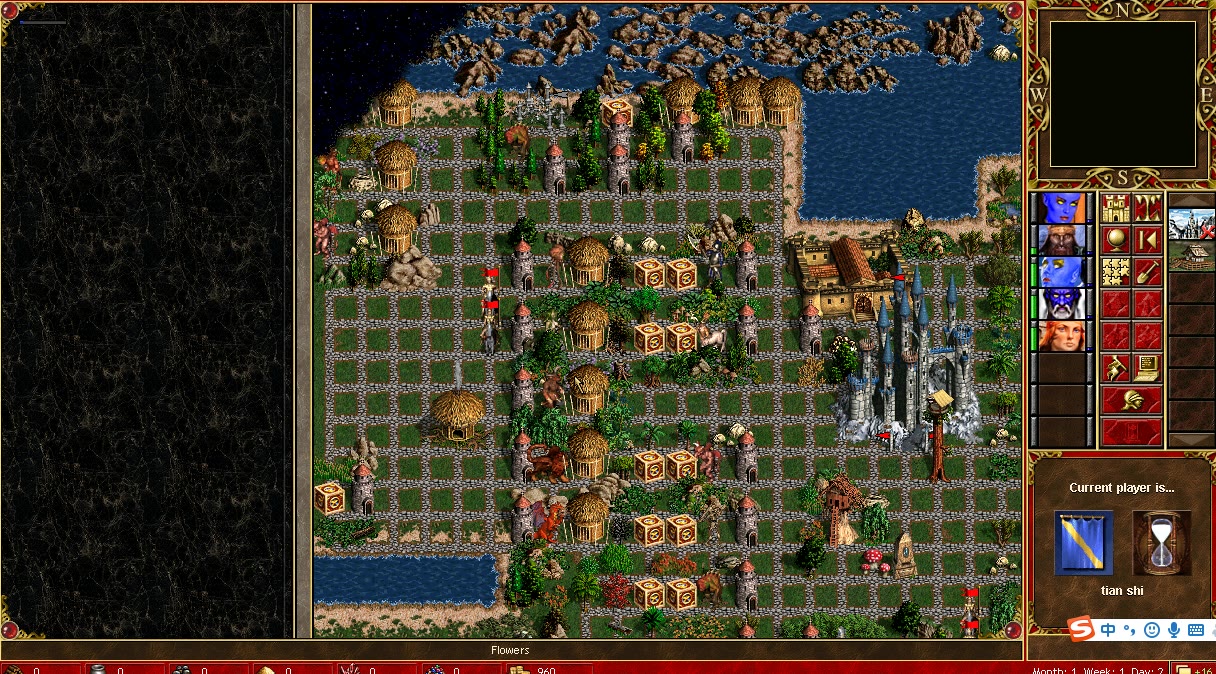
Task: Click the blue player banner flag
Action: 1083,543
